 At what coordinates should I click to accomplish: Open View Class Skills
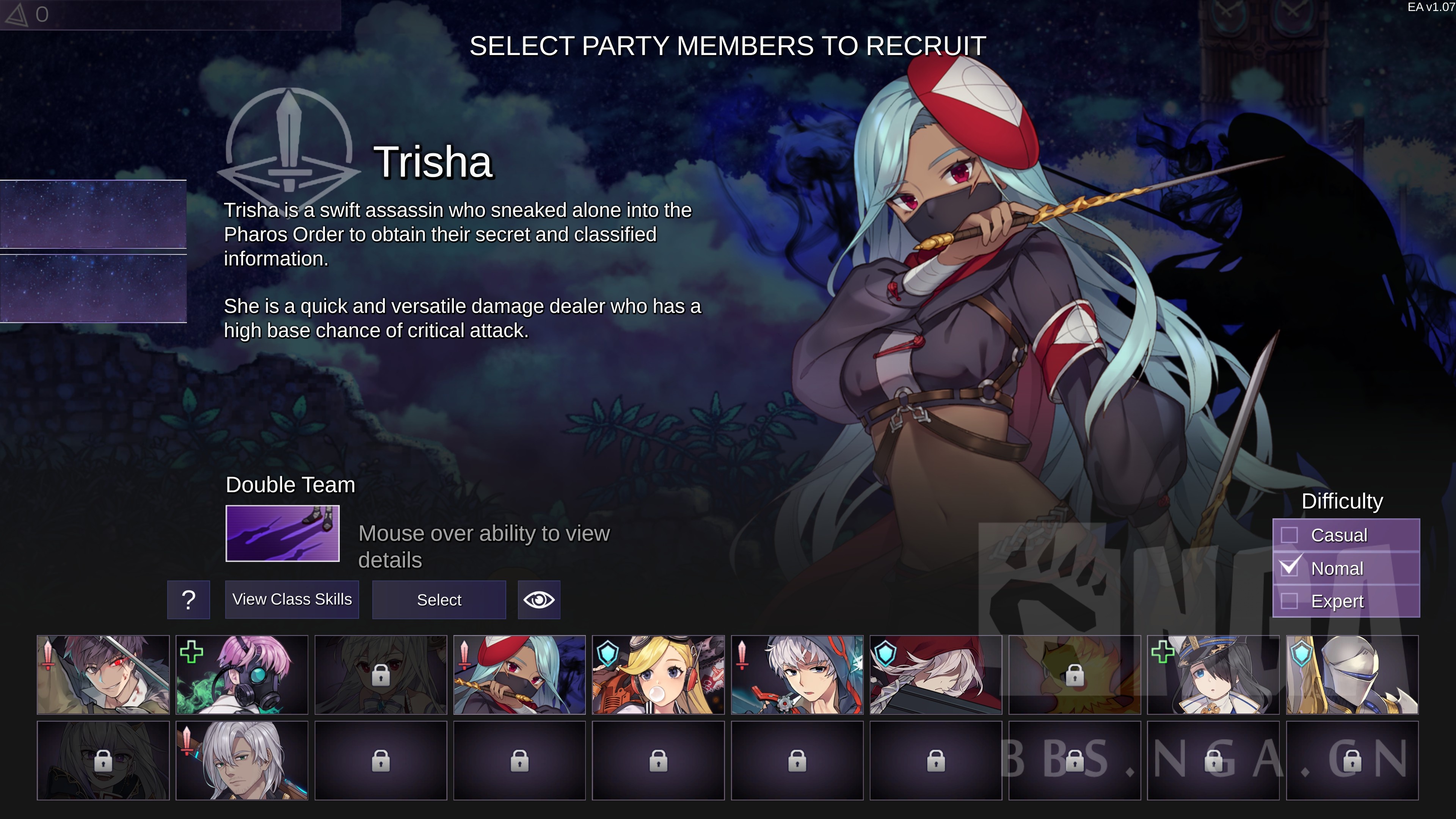[292, 600]
